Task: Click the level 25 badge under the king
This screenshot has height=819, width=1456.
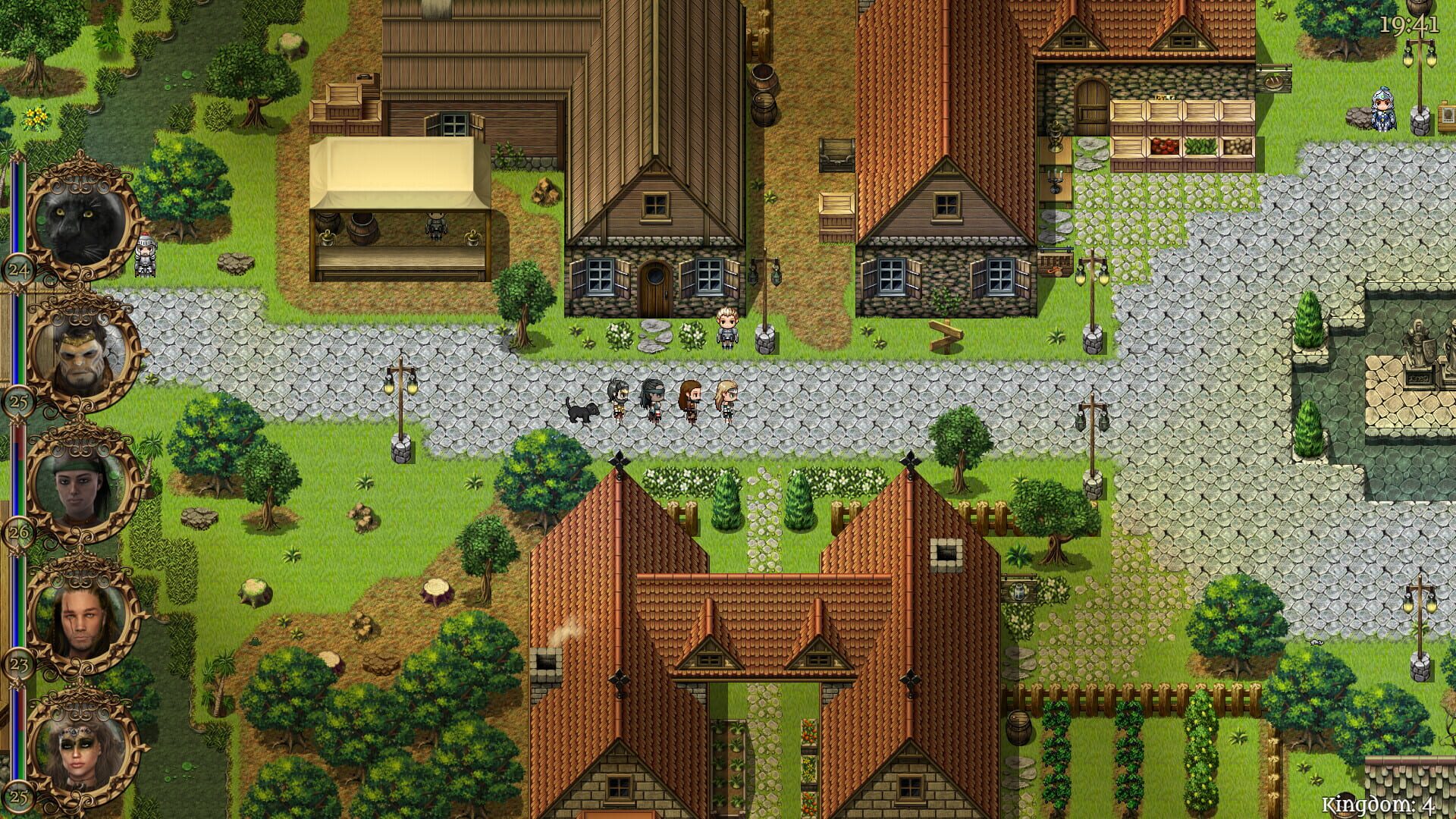Action: pos(19,402)
